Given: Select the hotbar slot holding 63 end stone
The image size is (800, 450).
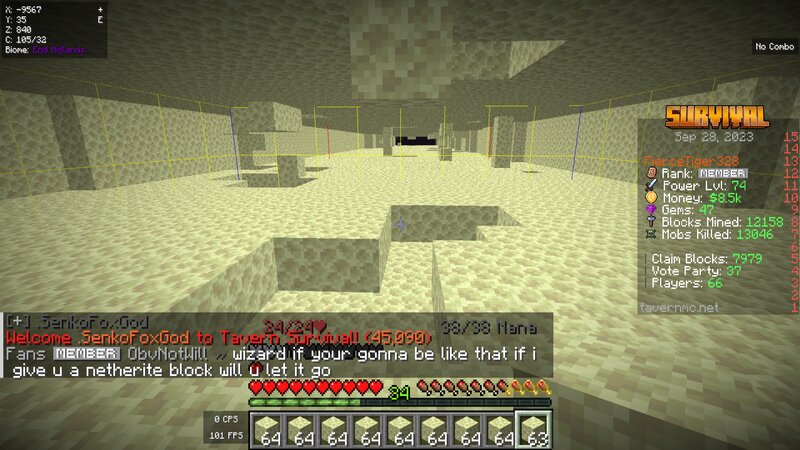Looking at the screenshot, I should tap(533, 429).
